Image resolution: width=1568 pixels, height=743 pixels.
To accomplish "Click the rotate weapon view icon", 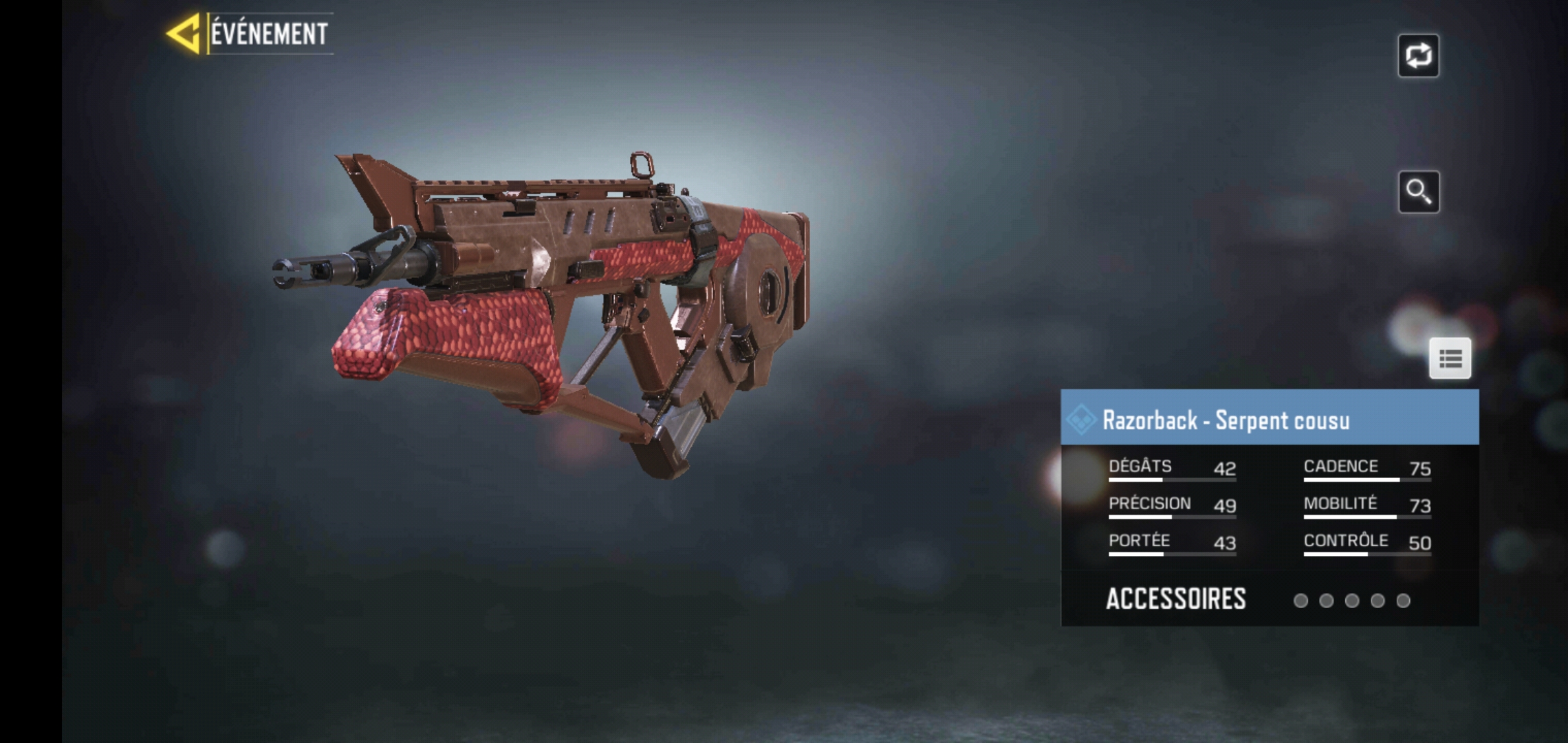I will (x=1420, y=56).
